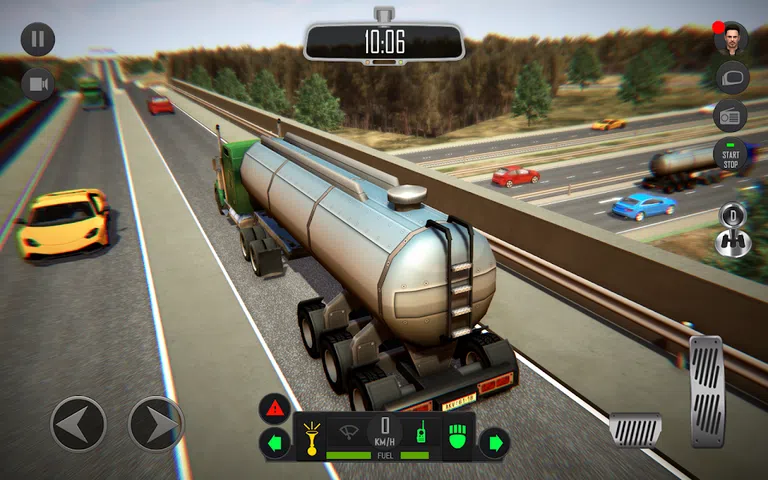The width and height of the screenshot is (768, 480).
Task: Steer left with the left arrow button
Action: 78,423
